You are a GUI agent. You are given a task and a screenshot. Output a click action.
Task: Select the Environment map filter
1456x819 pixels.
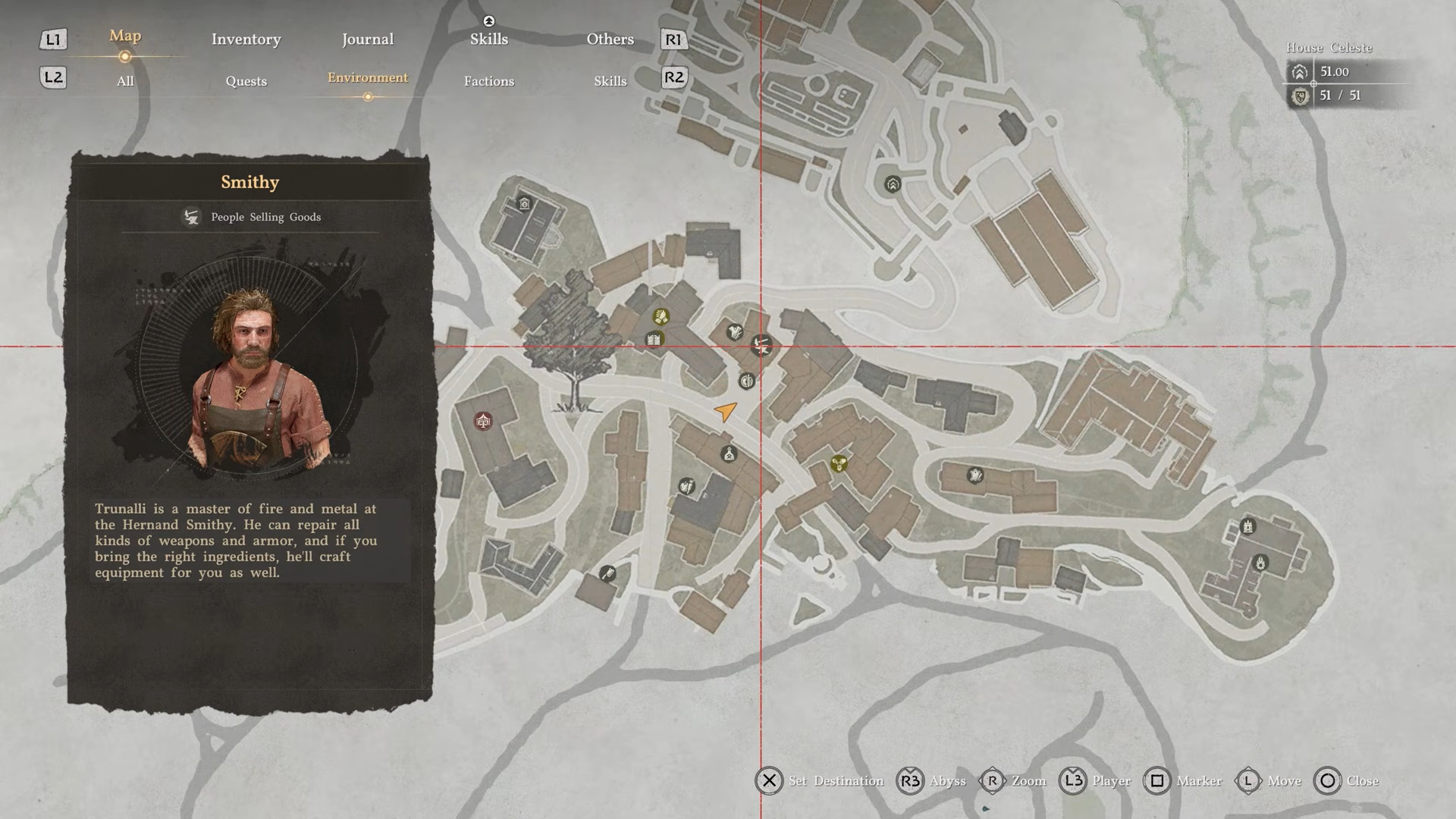coord(367,78)
